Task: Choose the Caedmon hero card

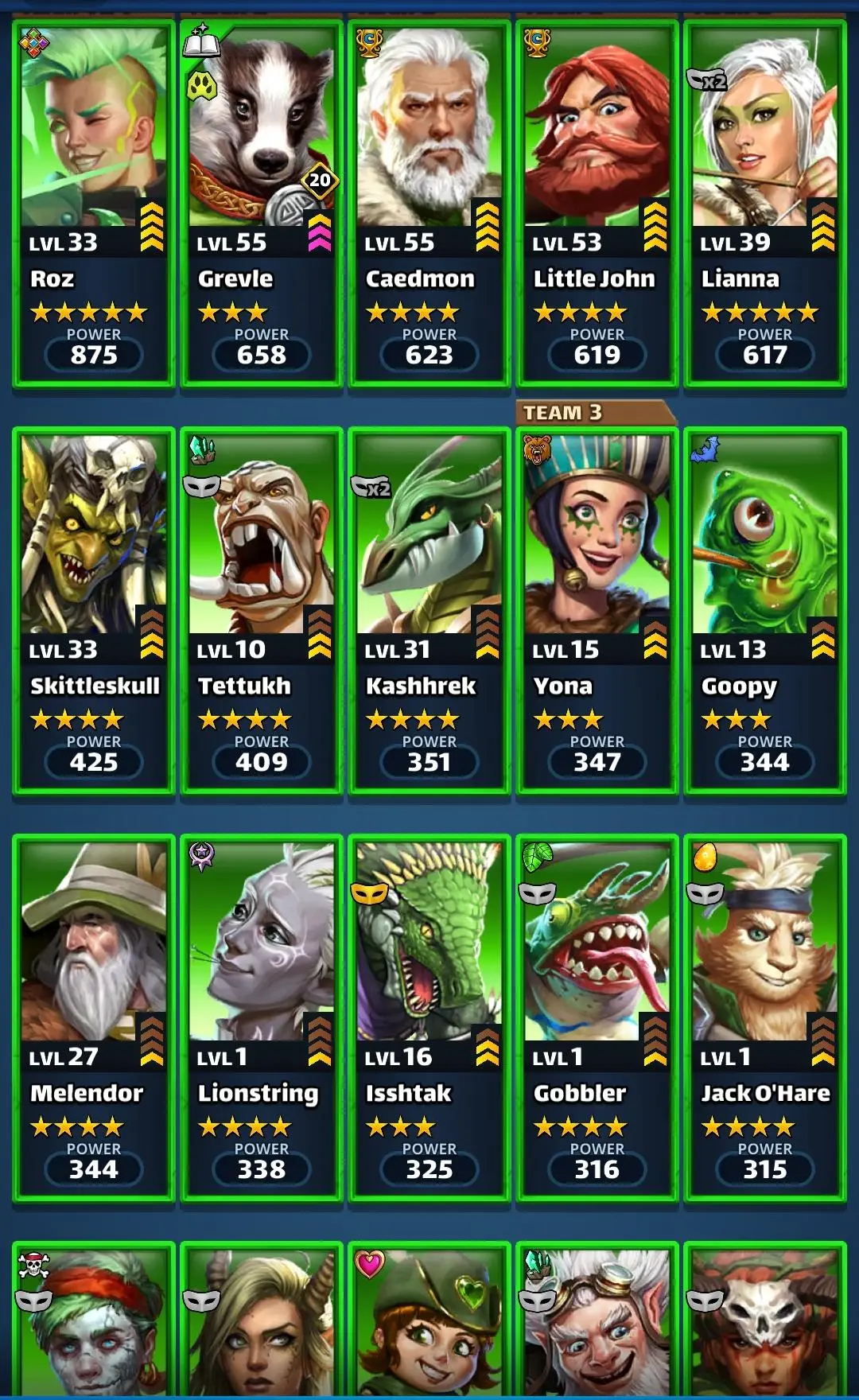Action: pos(429,204)
